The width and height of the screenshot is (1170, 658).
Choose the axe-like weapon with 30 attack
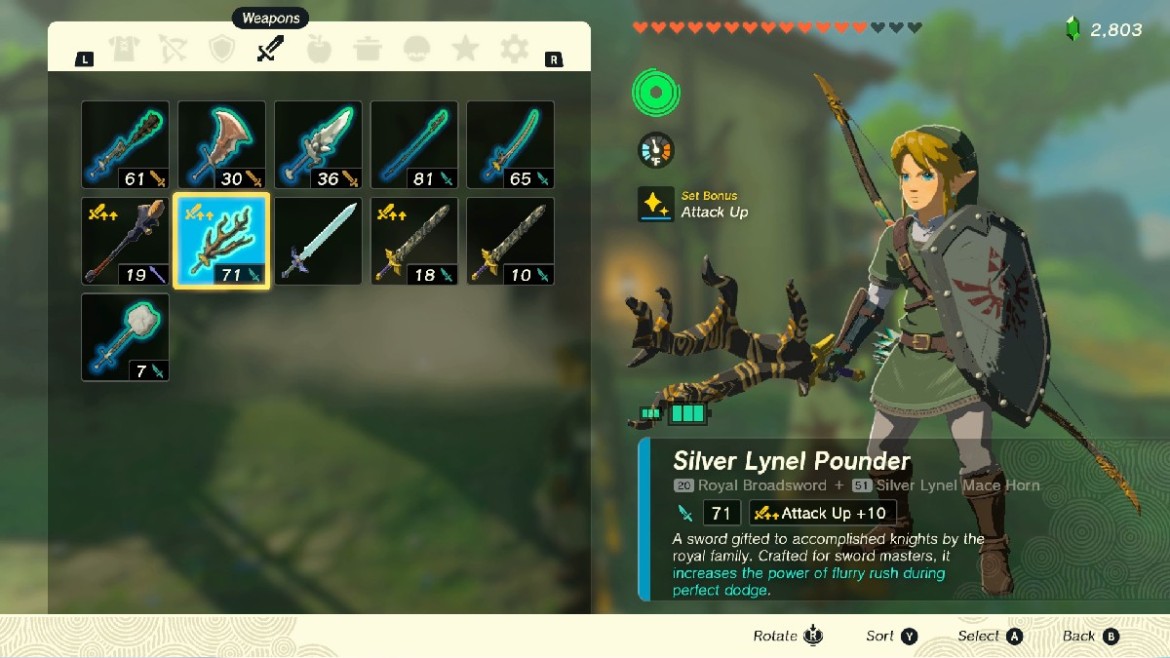(222, 145)
